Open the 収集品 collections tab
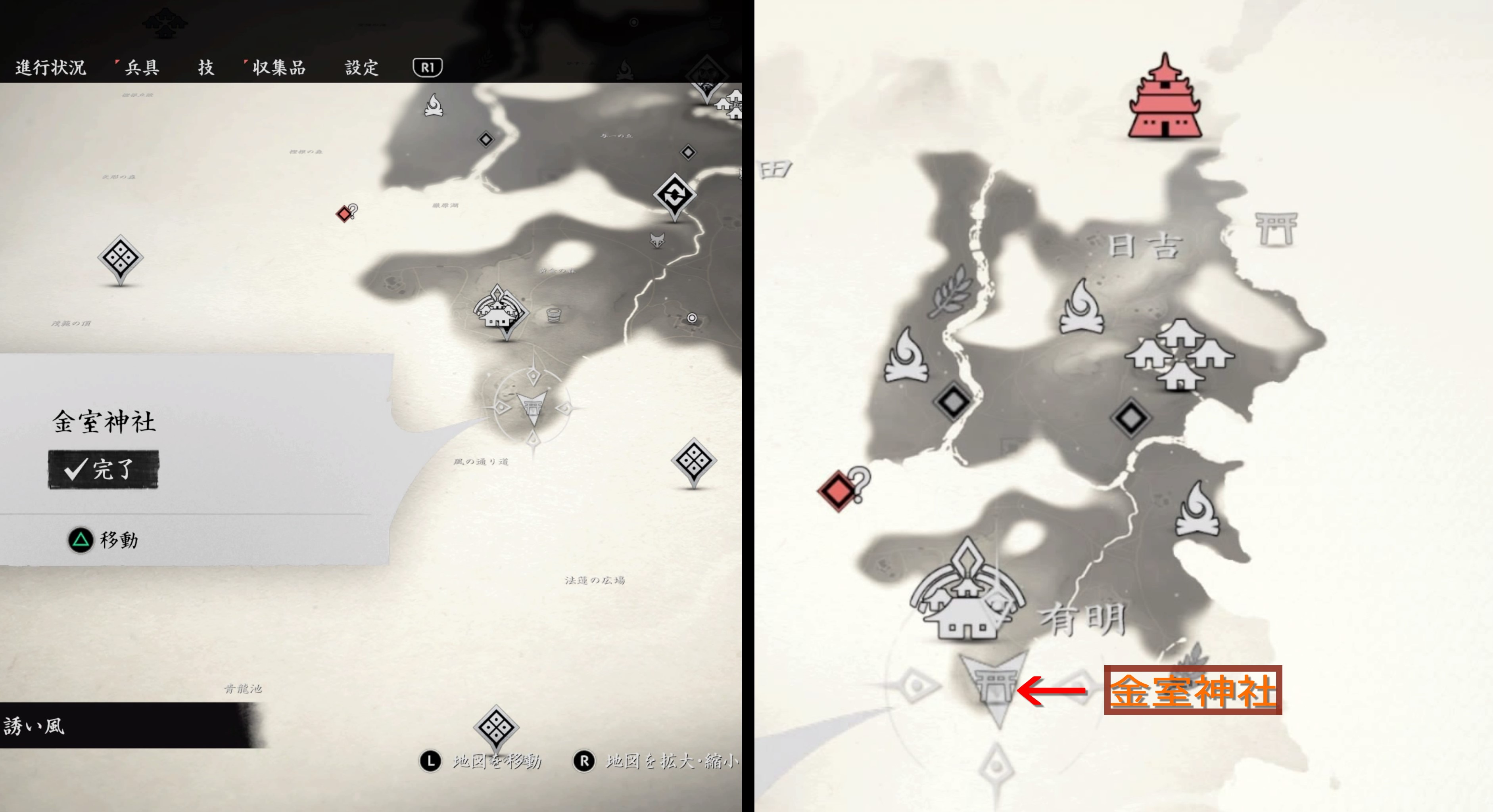The width and height of the screenshot is (1493, 812). click(278, 68)
